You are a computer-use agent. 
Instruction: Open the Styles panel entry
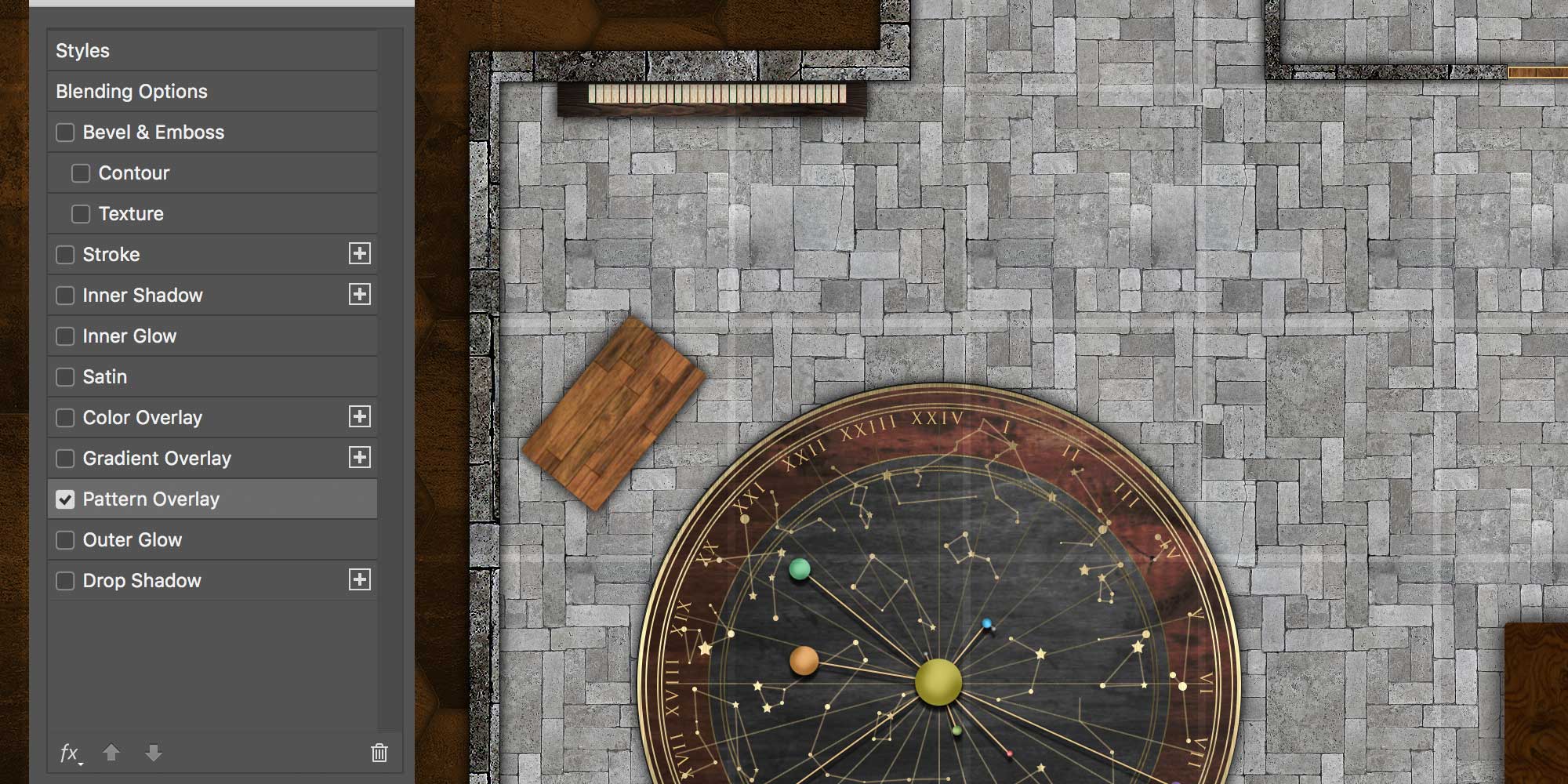pos(82,51)
